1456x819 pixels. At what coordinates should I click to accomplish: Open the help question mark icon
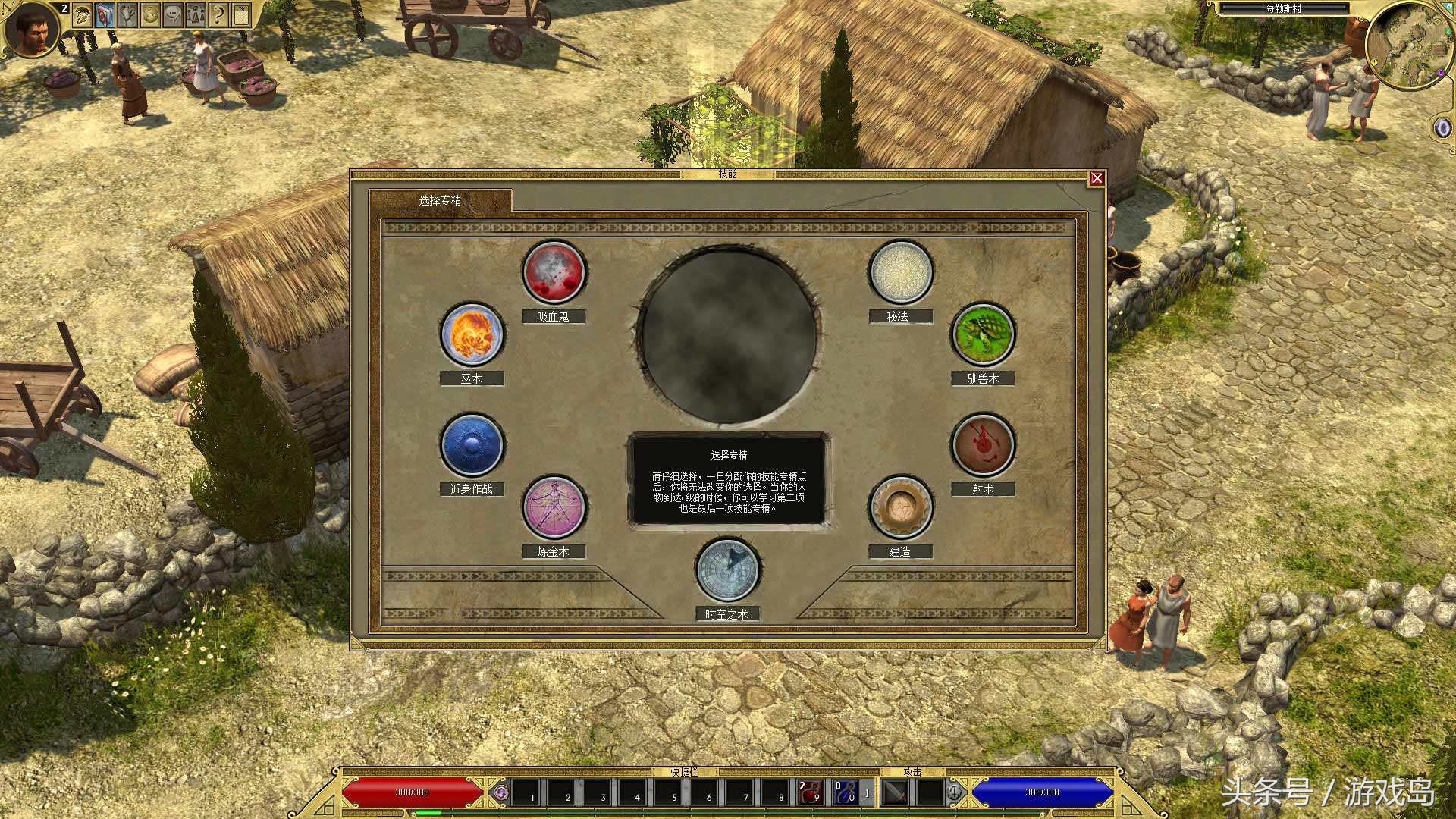pyautogui.click(x=218, y=15)
